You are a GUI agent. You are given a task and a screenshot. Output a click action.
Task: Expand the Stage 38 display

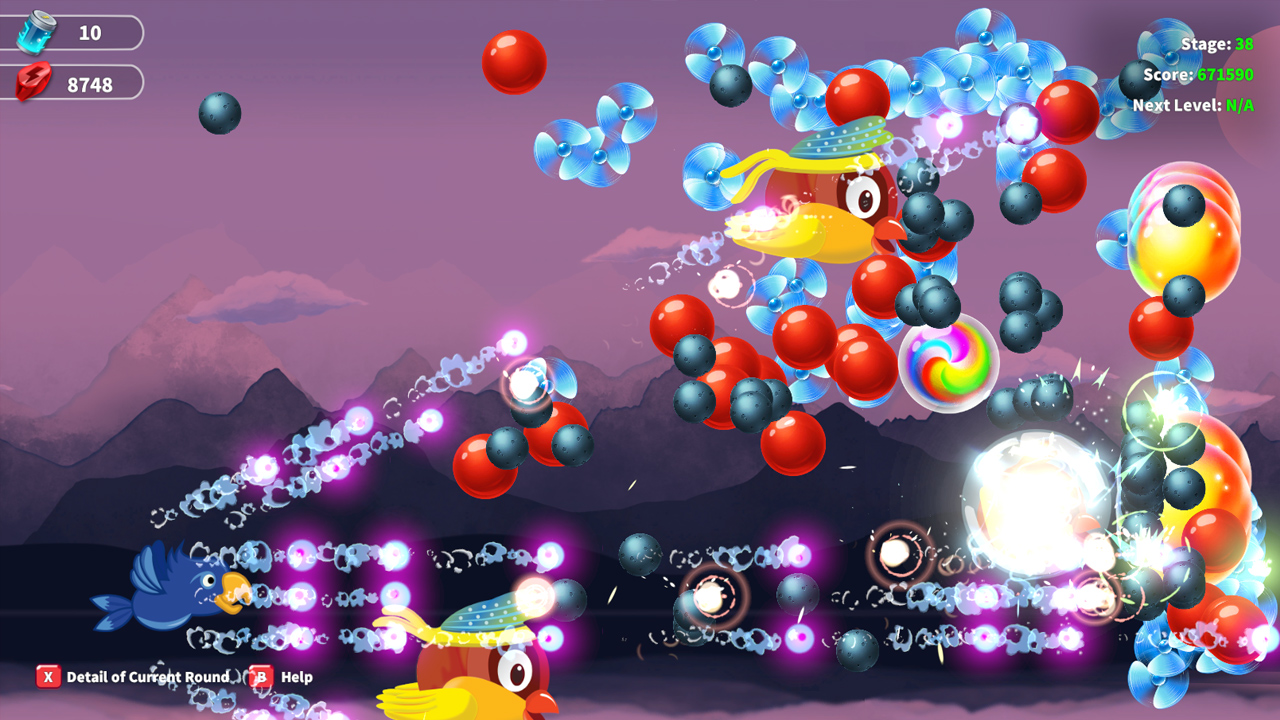click(1216, 44)
